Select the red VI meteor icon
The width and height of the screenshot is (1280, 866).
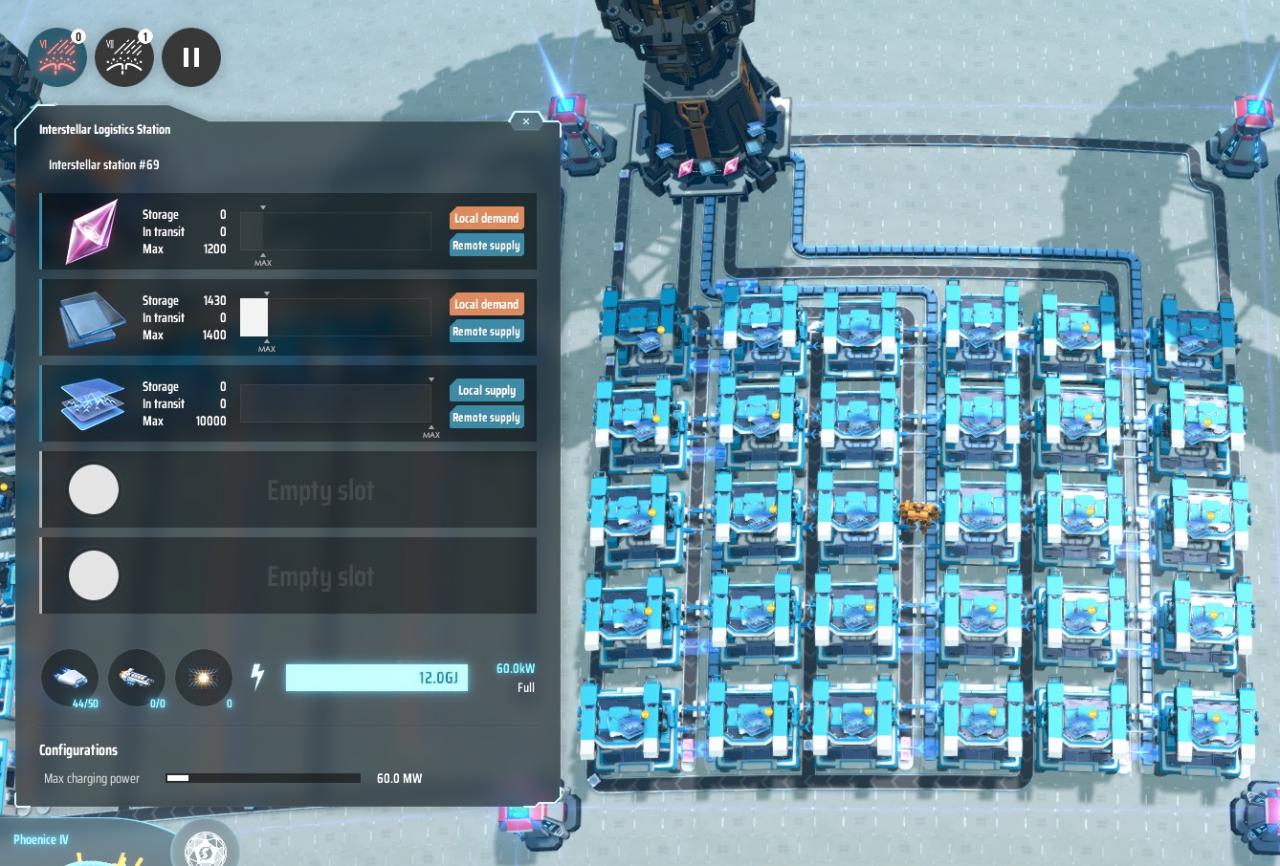click(57, 57)
